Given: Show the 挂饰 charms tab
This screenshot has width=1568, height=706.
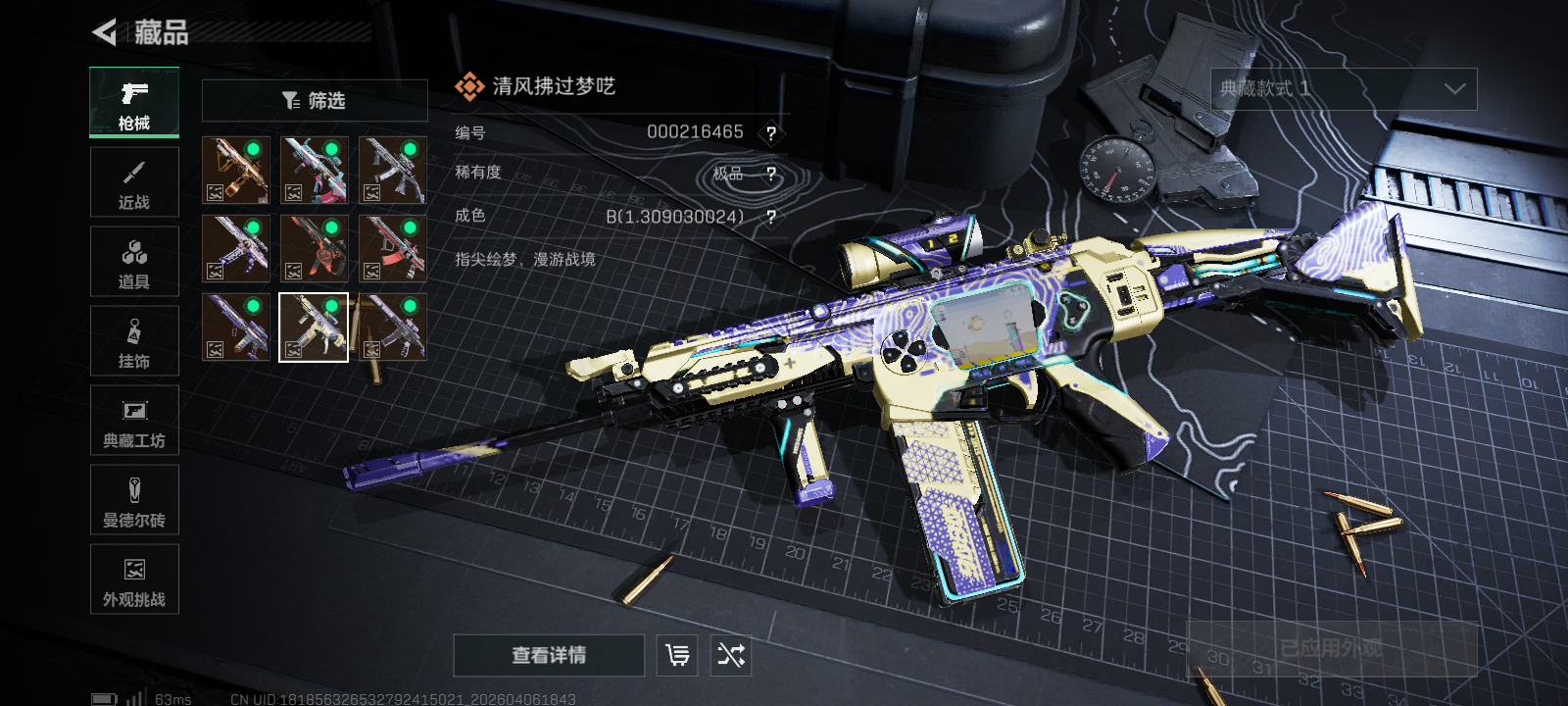Looking at the screenshot, I should pyautogui.click(x=134, y=341).
